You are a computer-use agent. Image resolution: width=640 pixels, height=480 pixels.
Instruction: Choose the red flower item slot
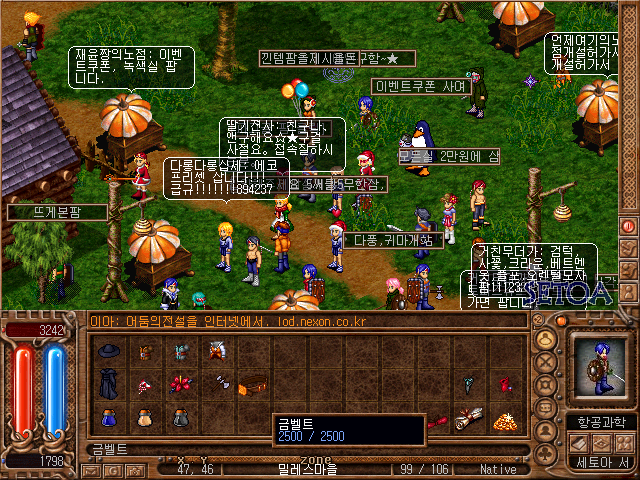(x=180, y=384)
